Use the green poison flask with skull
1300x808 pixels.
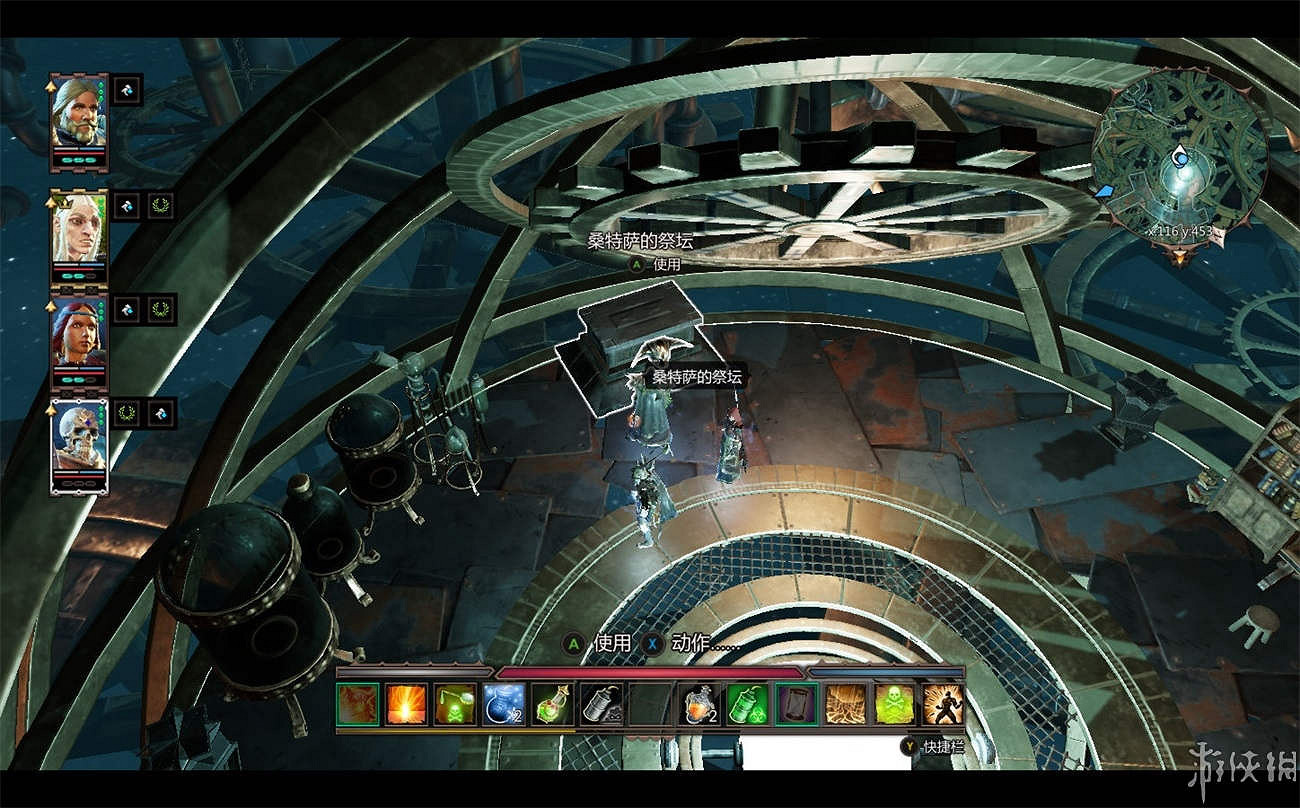coord(455,704)
